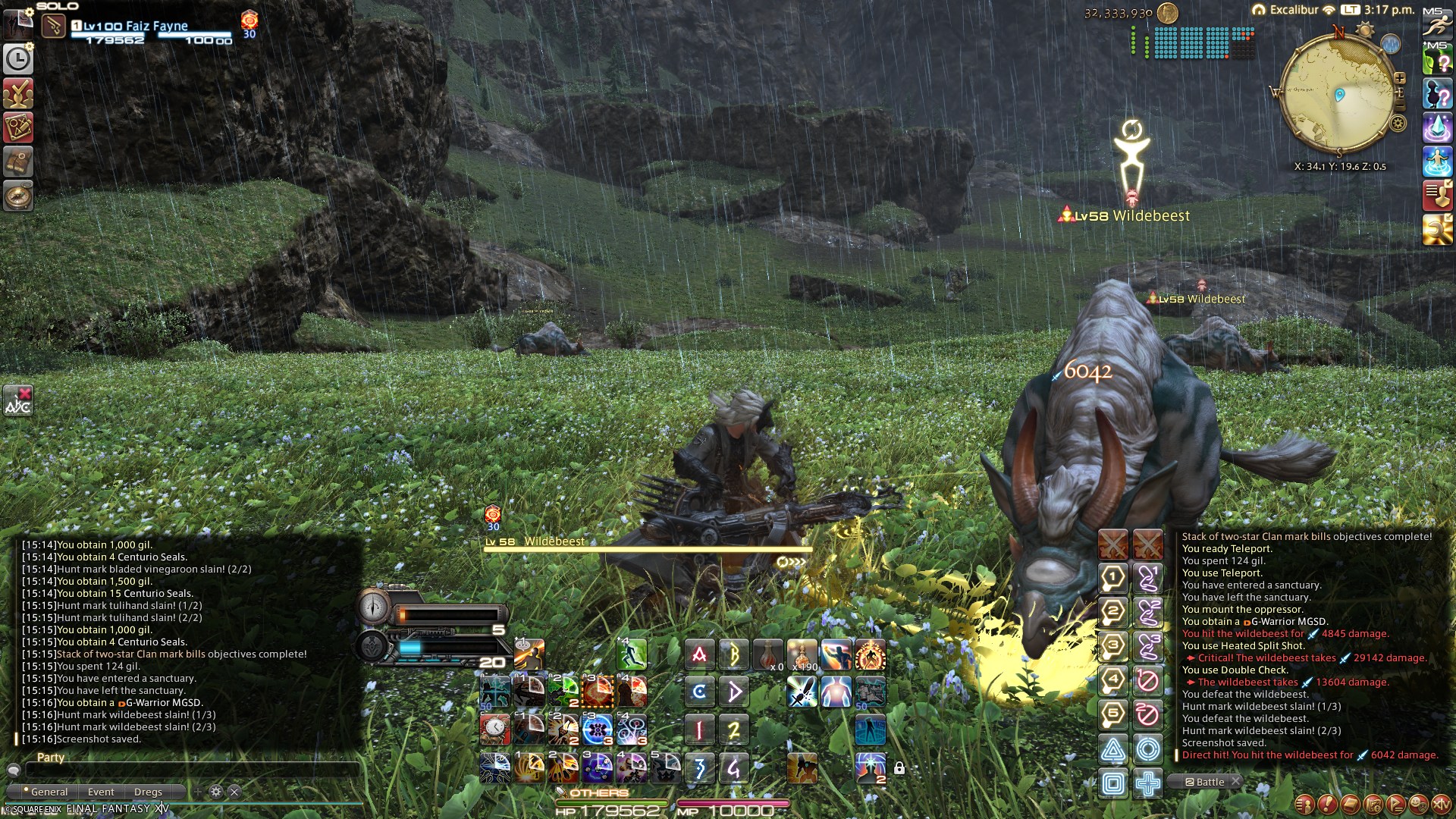Switch to the Event chat tab

point(101,792)
